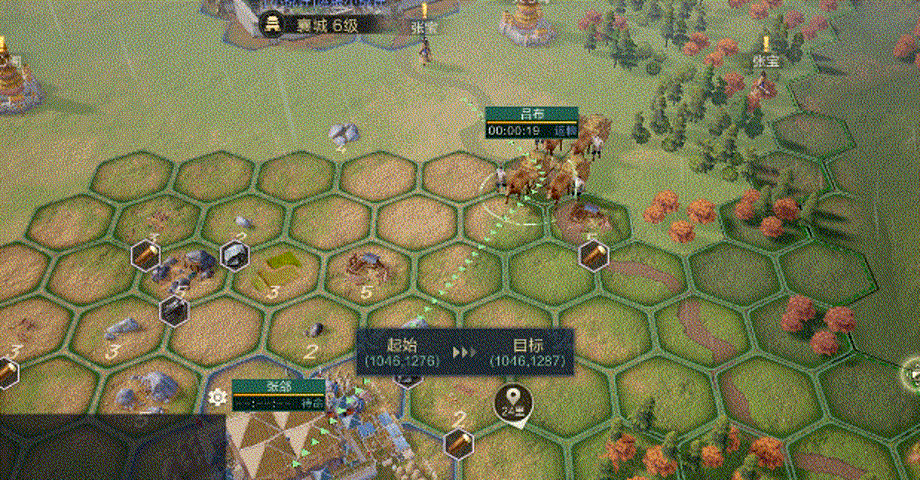Select the green troop banner next to the gear
The height and width of the screenshot is (480, 920).
(x=279, y=395)
